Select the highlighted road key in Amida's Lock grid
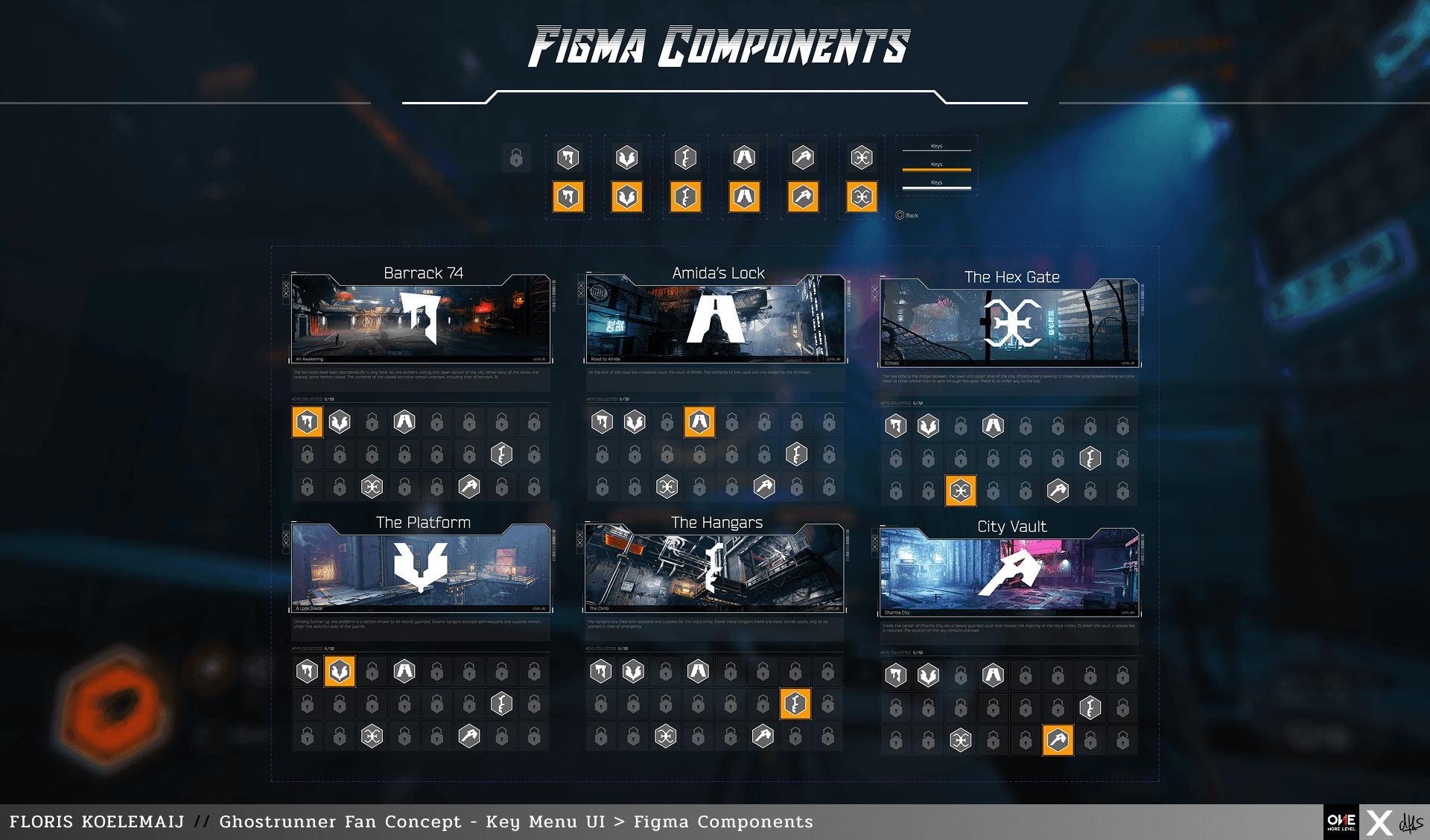This screenshot has width=1430, height=840. tap(699, 421)
